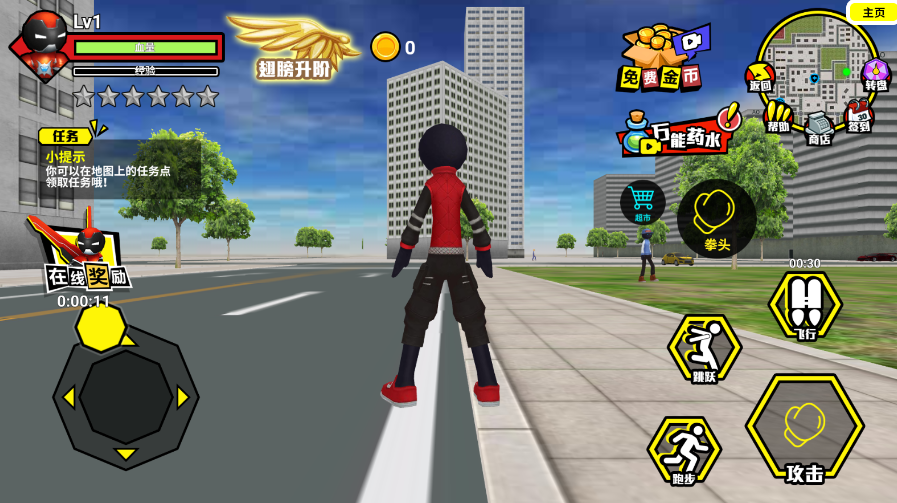This screenshot has width=897, height=503.
Task: Tap the 攻击 attack button
Action: tap(804, 430)
